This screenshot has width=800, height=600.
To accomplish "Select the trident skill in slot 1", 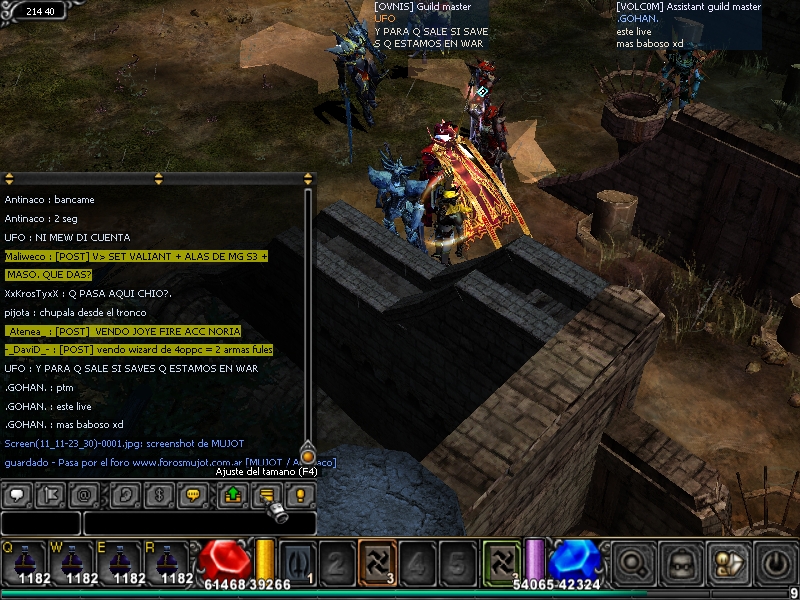I will [297, 562].
